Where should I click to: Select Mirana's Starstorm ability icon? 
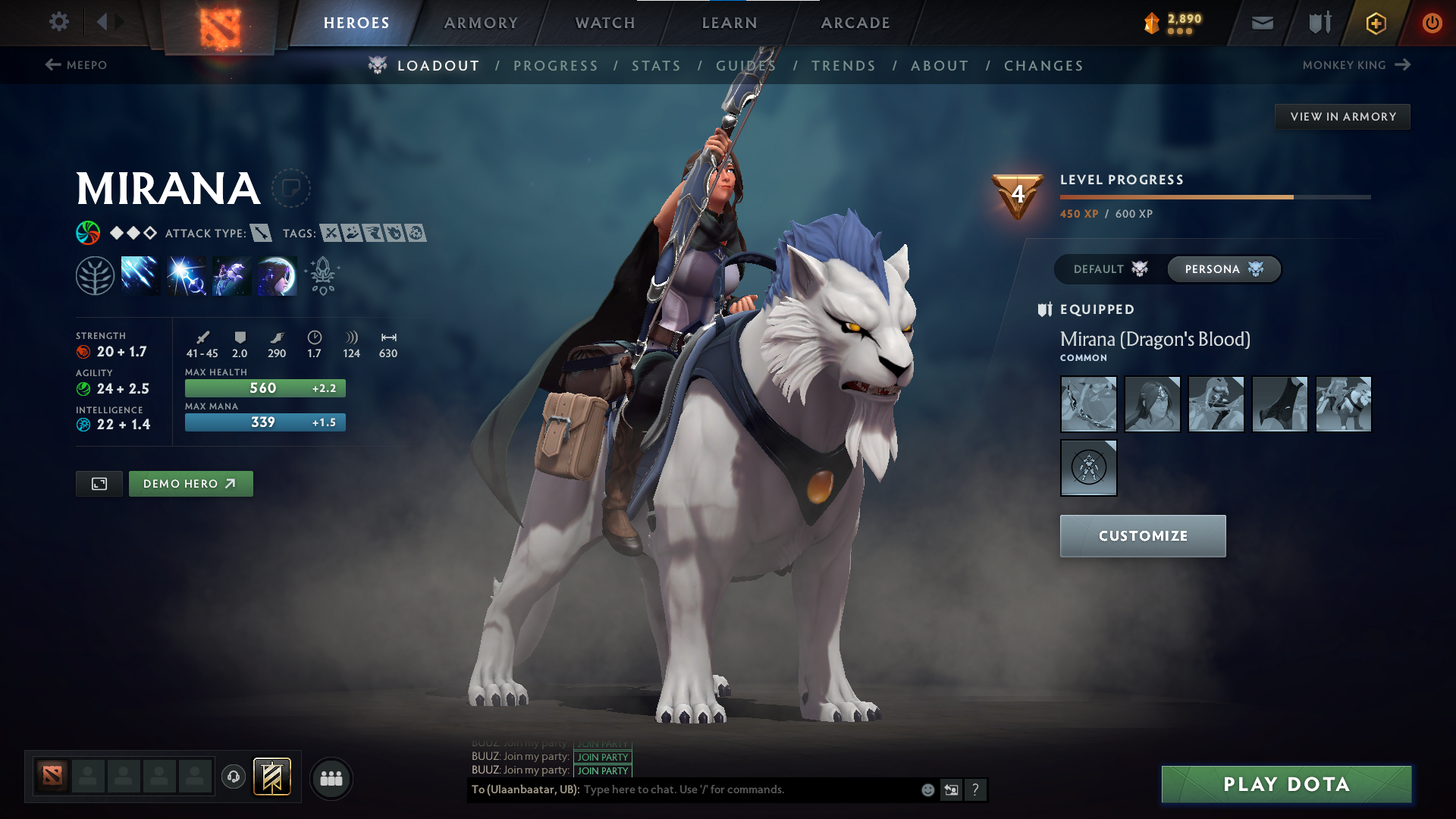tap(141, 275)
